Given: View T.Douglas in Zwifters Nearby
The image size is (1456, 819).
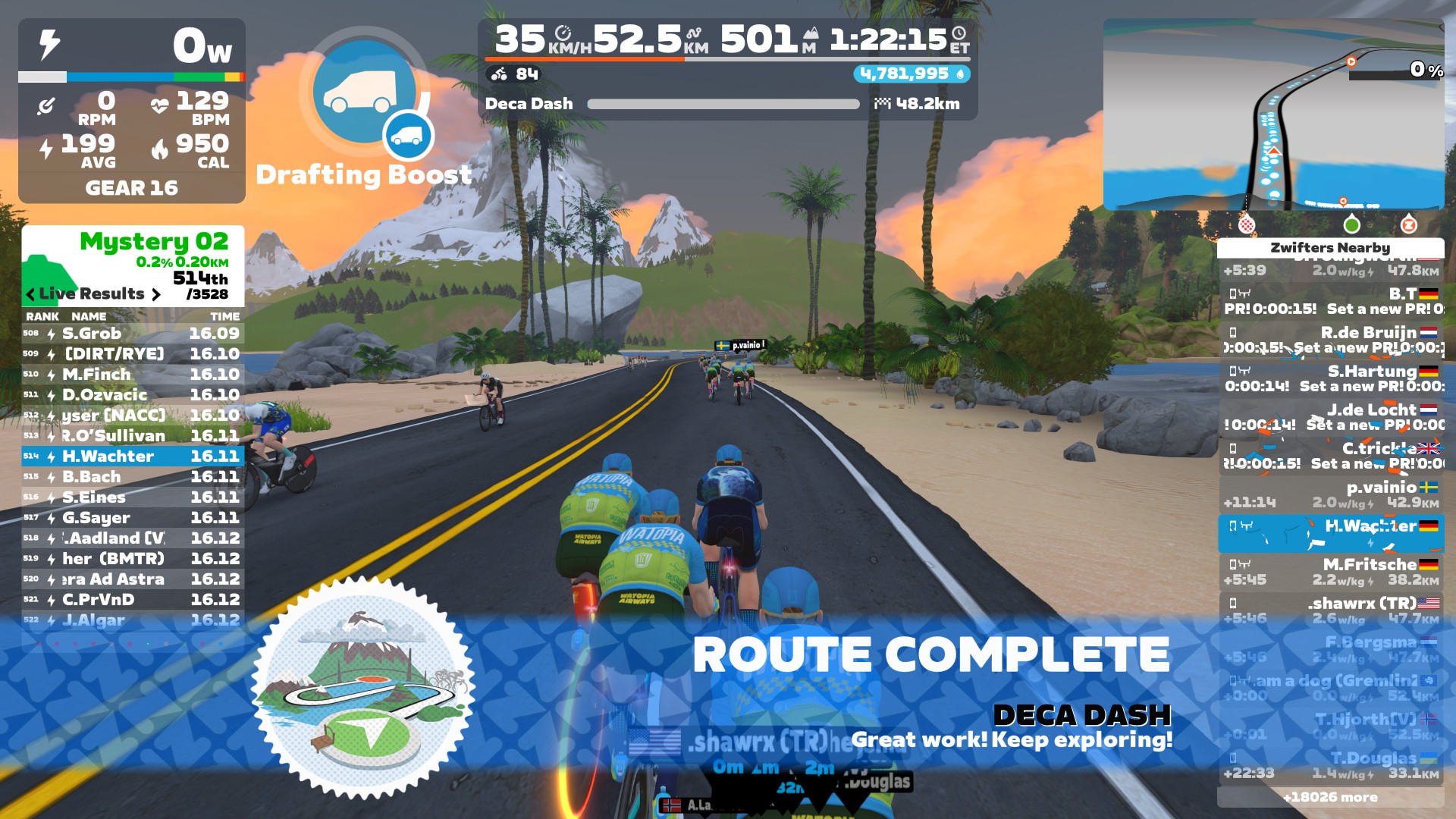Looking at the screenshot, I should (x=1331, y=765).
